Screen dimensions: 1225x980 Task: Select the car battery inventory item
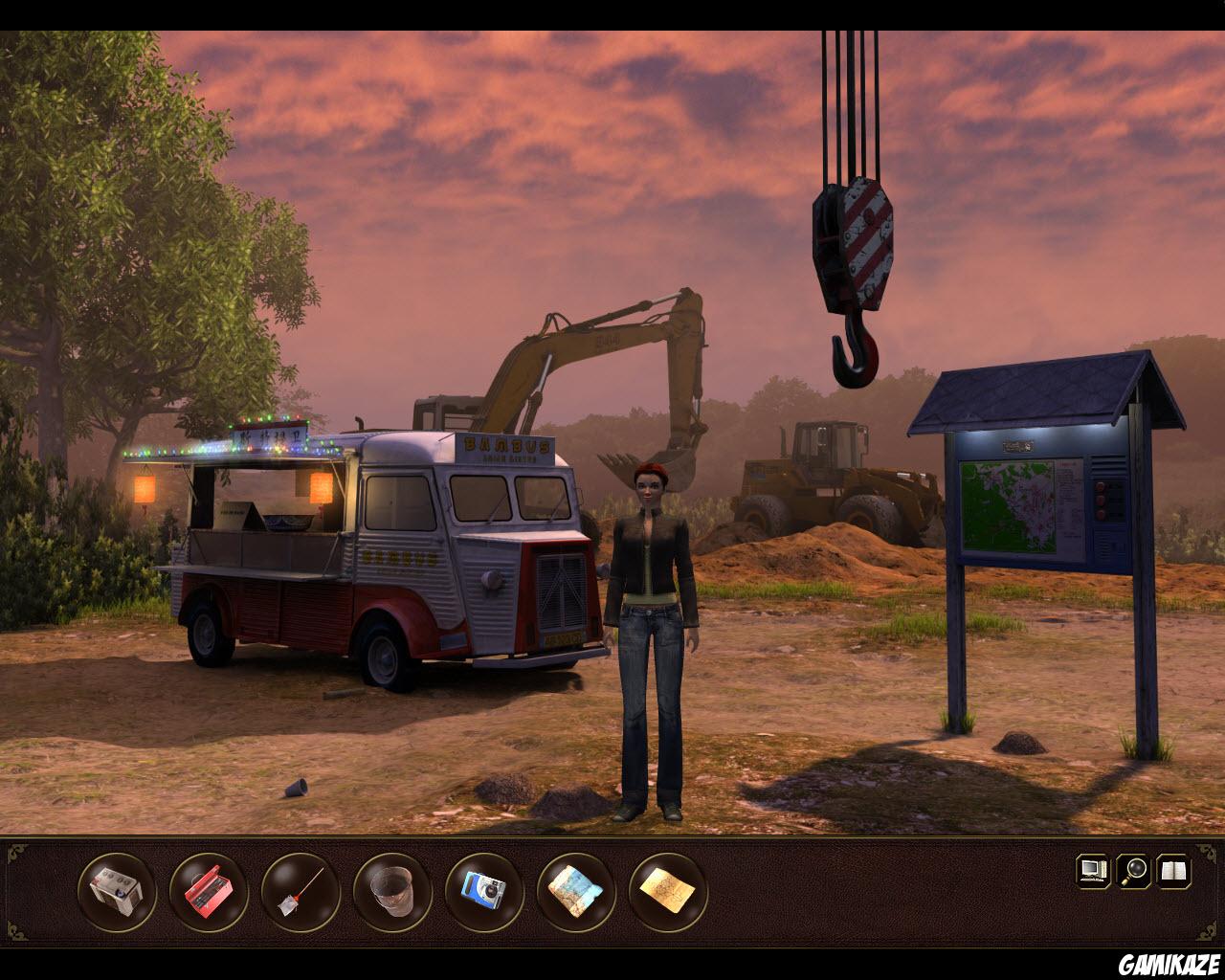tap(117, 892)
